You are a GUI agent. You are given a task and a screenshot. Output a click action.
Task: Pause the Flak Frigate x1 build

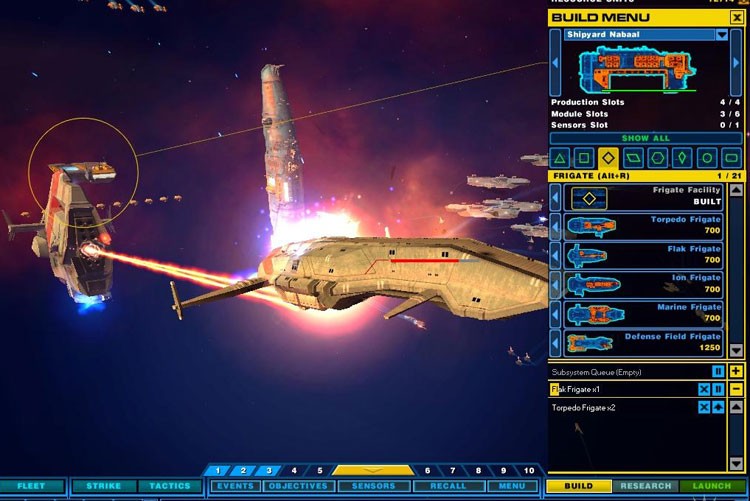[718, 389]
